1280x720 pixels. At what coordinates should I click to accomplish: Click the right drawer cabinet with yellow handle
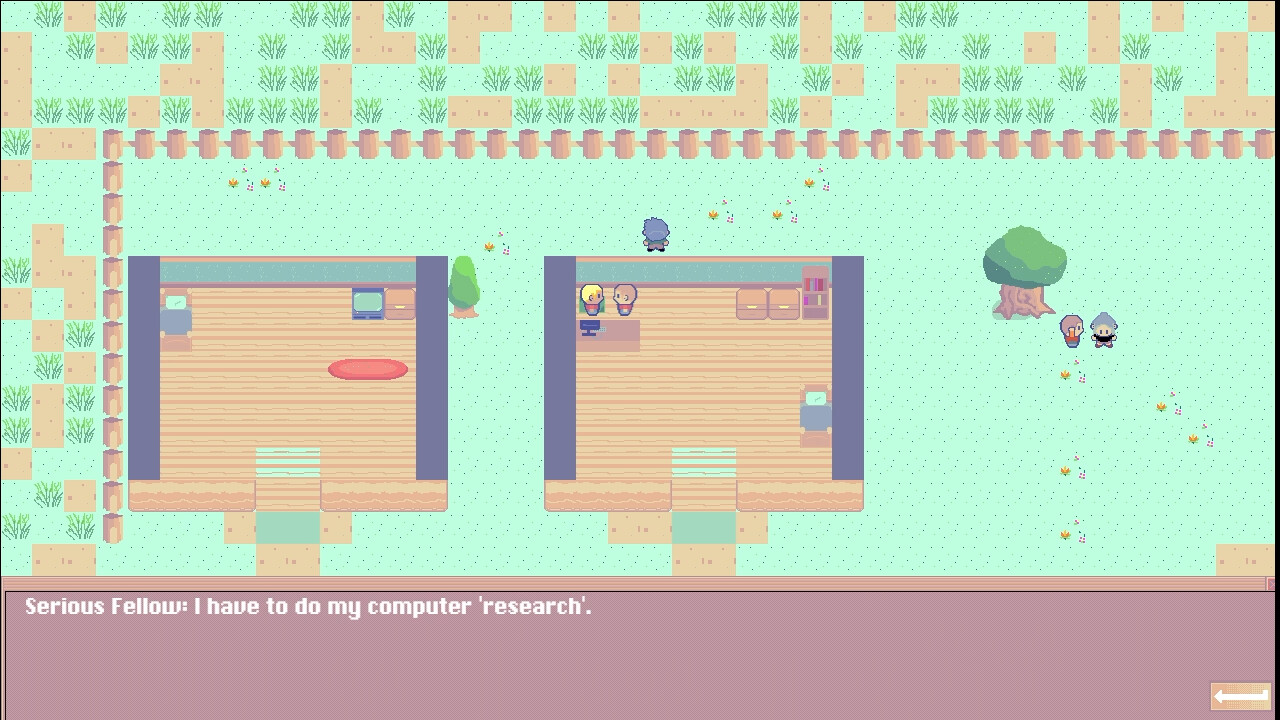[x=784, y=303]
